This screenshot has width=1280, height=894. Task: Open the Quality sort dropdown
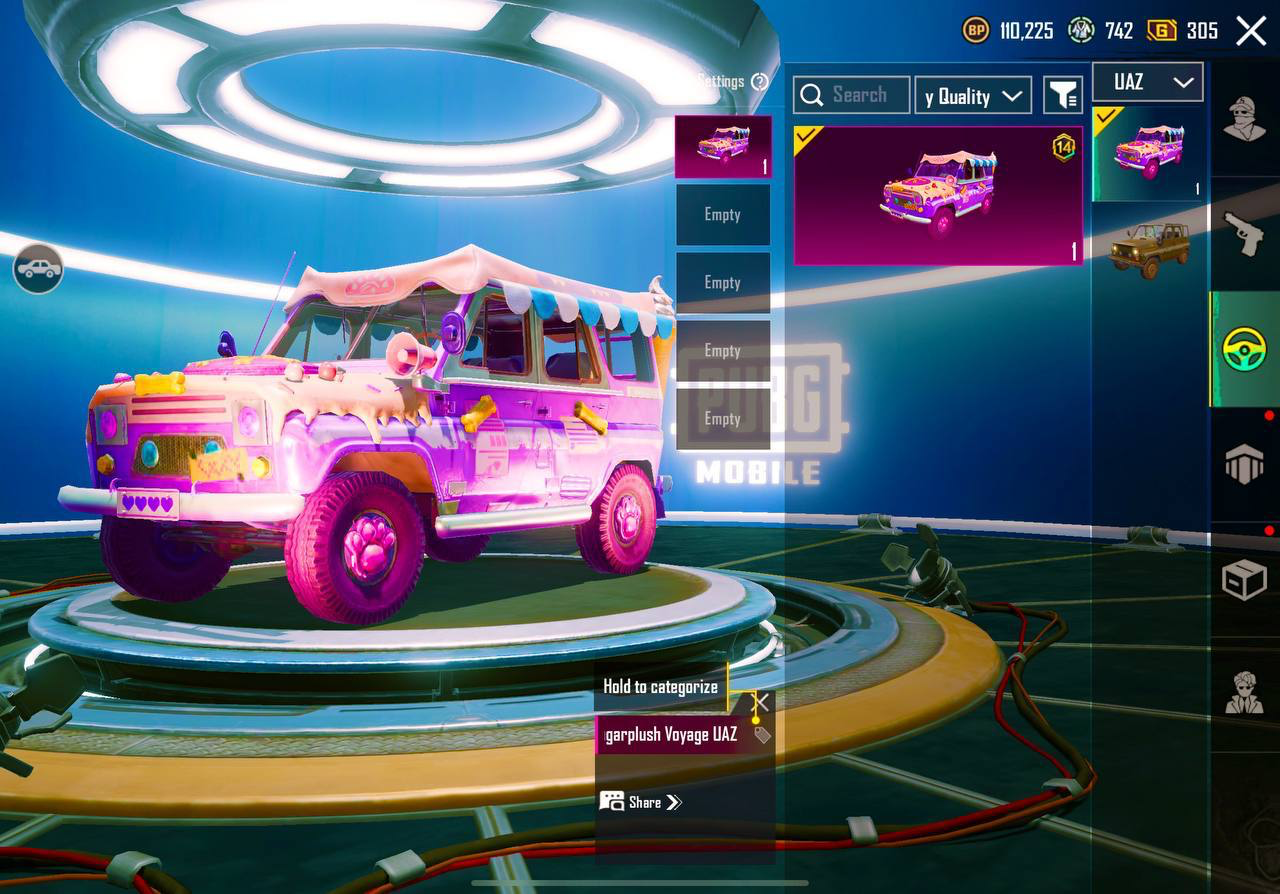tap(973, 95)
